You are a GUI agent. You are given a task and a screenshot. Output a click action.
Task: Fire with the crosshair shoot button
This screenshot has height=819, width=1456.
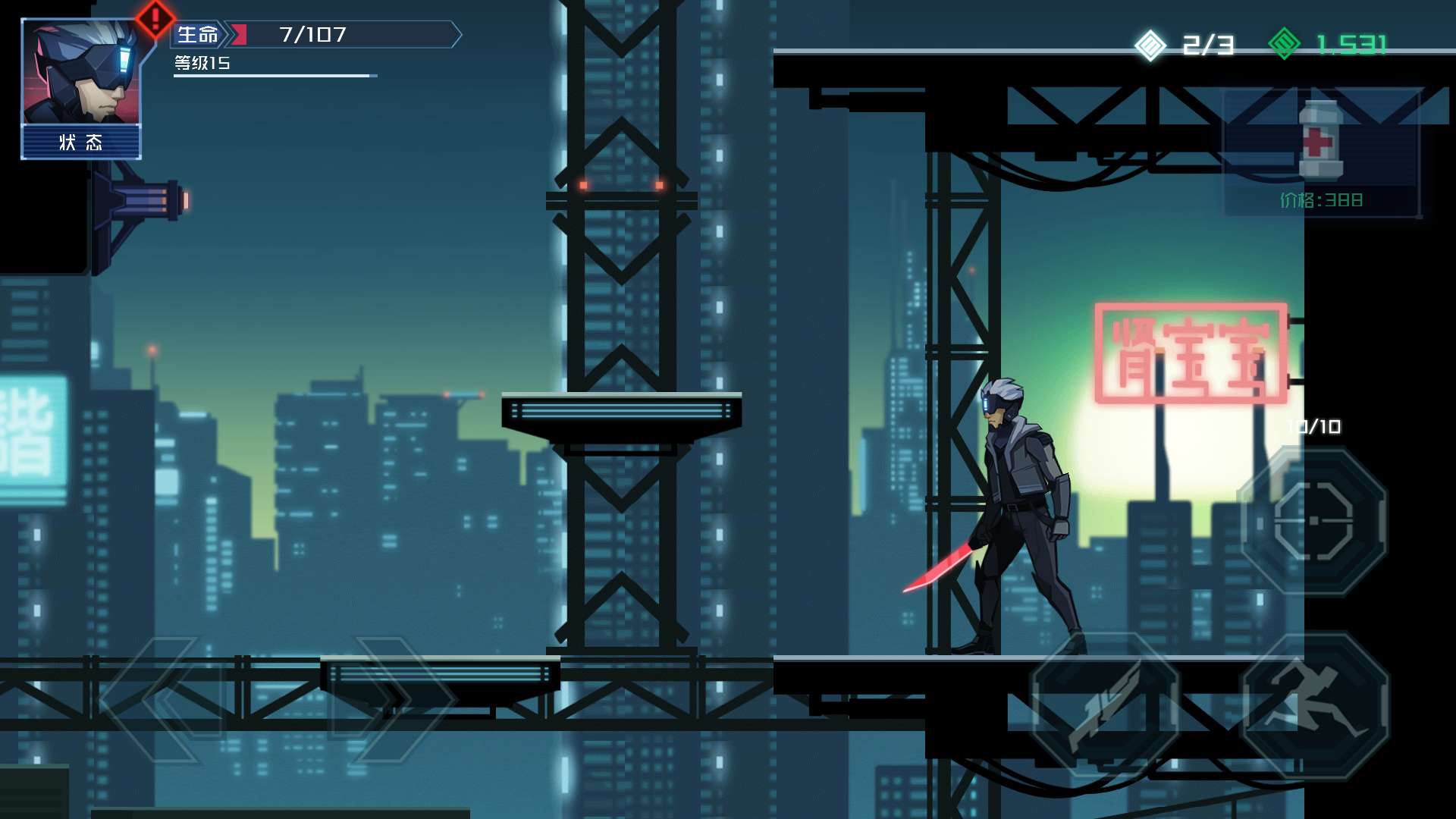(1313, 521)
